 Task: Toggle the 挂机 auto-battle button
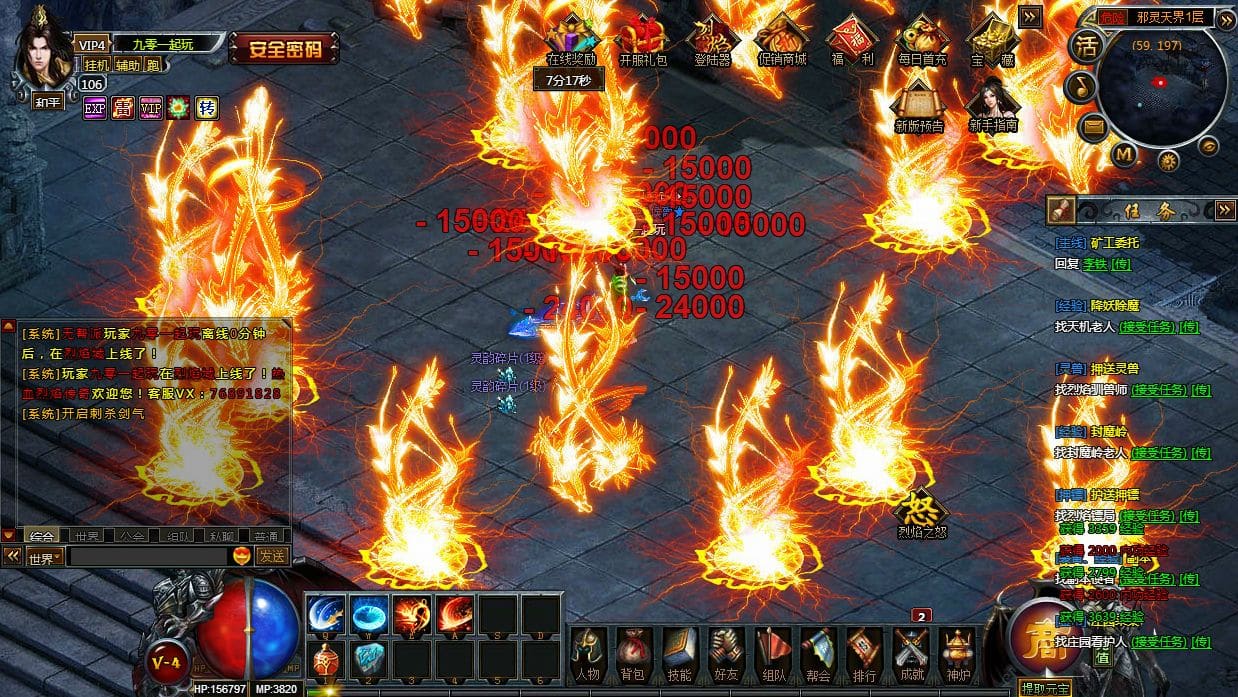click(x=96, y=65)
